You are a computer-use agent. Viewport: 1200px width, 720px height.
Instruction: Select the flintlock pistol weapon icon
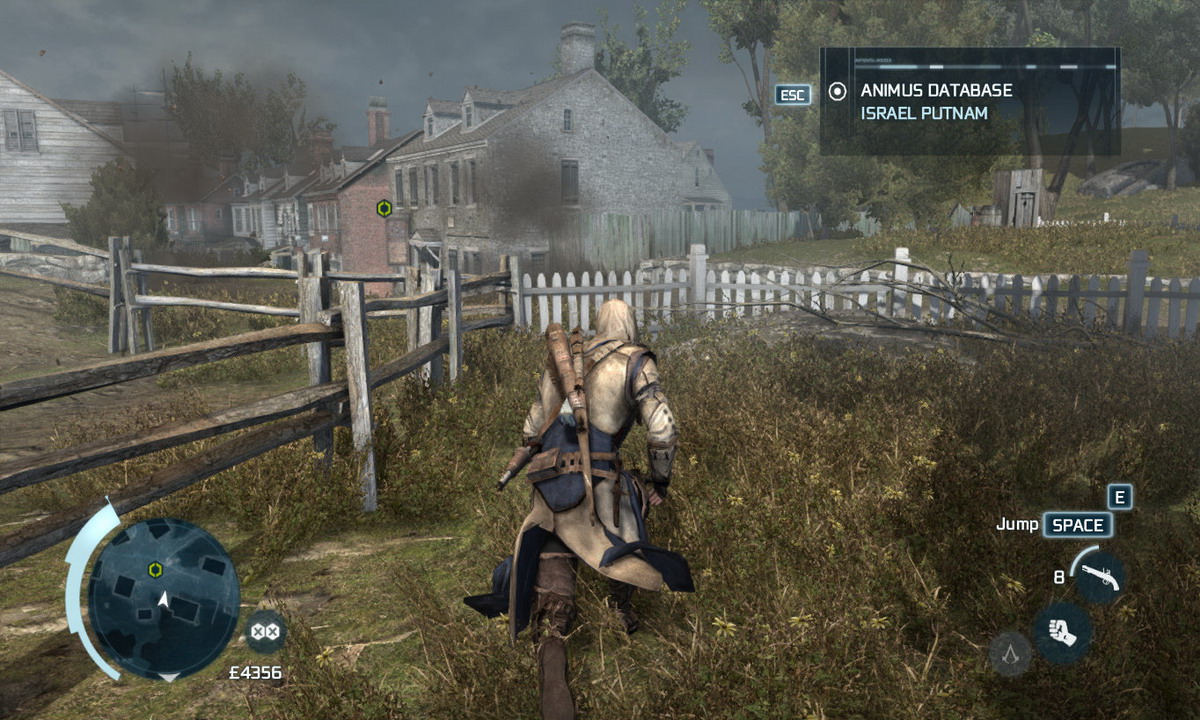pos(1101,578)
